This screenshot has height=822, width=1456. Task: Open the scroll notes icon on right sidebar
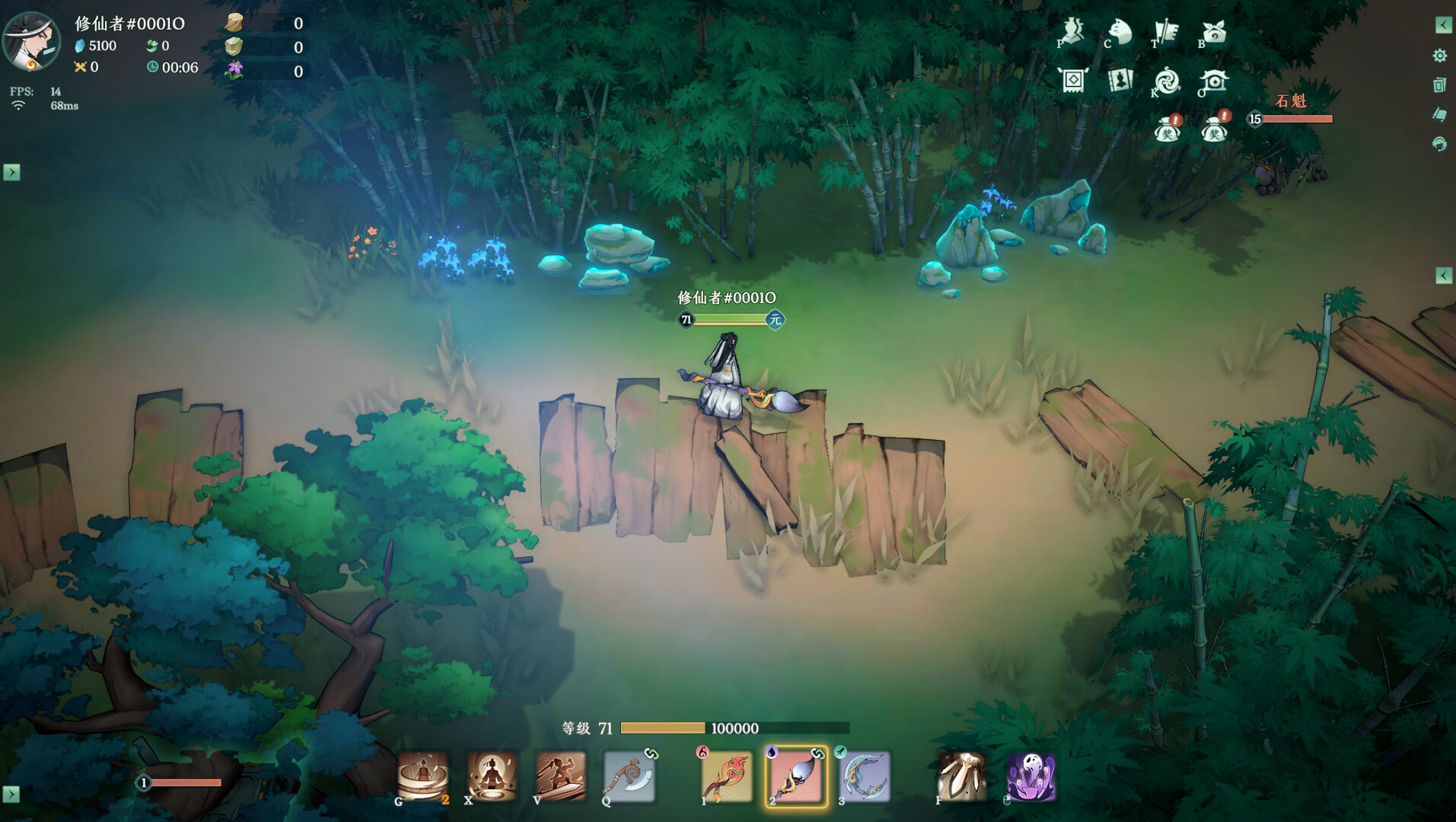[x=1439, y=113]
